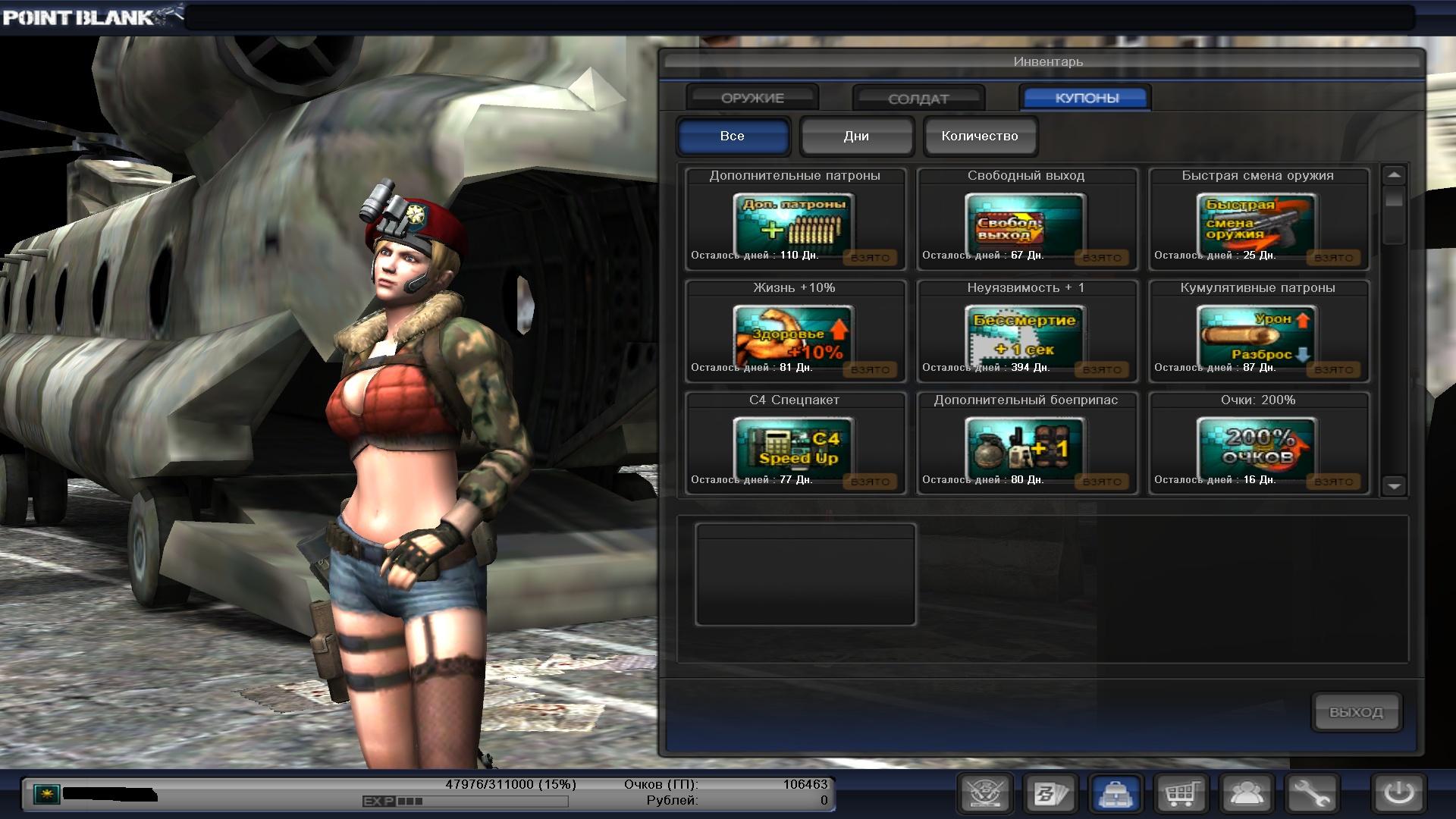This screenshot has height=819, width=1456.
Task: Choose the Свободный выход coupon
Action: click(x=1026, y=220)
